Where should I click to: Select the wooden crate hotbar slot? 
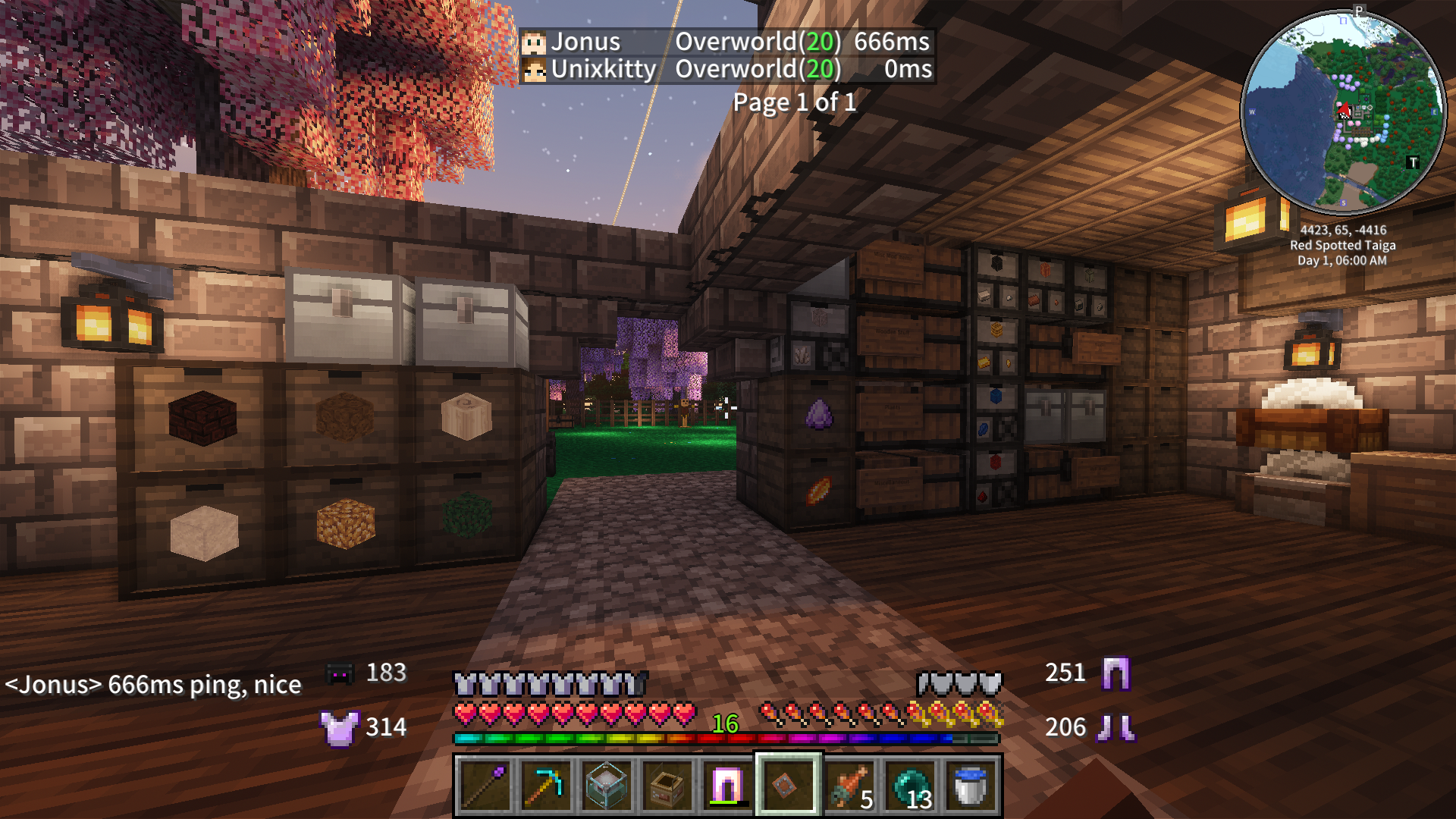point(667,786)
